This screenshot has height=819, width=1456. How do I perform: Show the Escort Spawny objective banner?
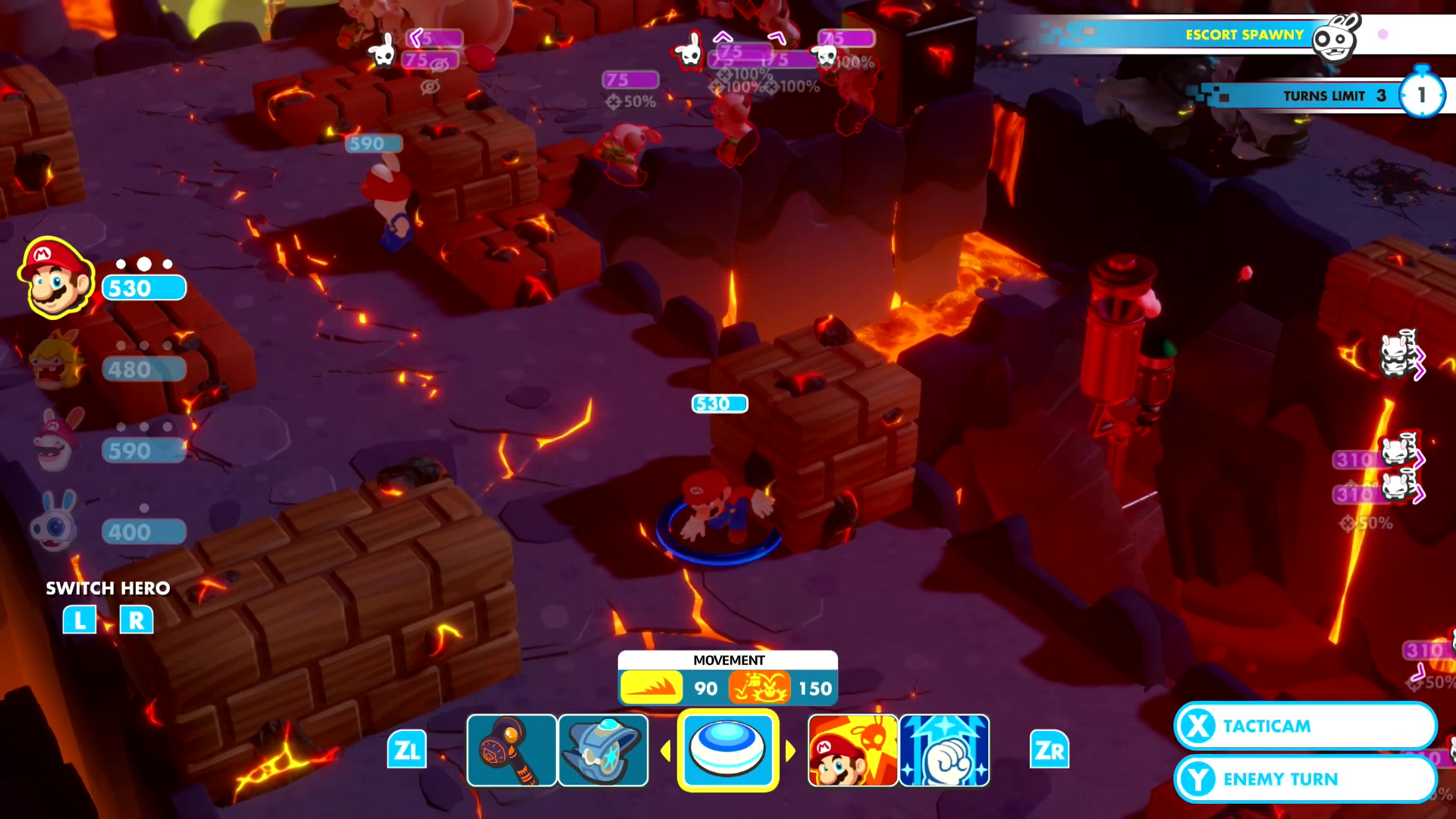pyautogui.click(x=1244, y=35)
